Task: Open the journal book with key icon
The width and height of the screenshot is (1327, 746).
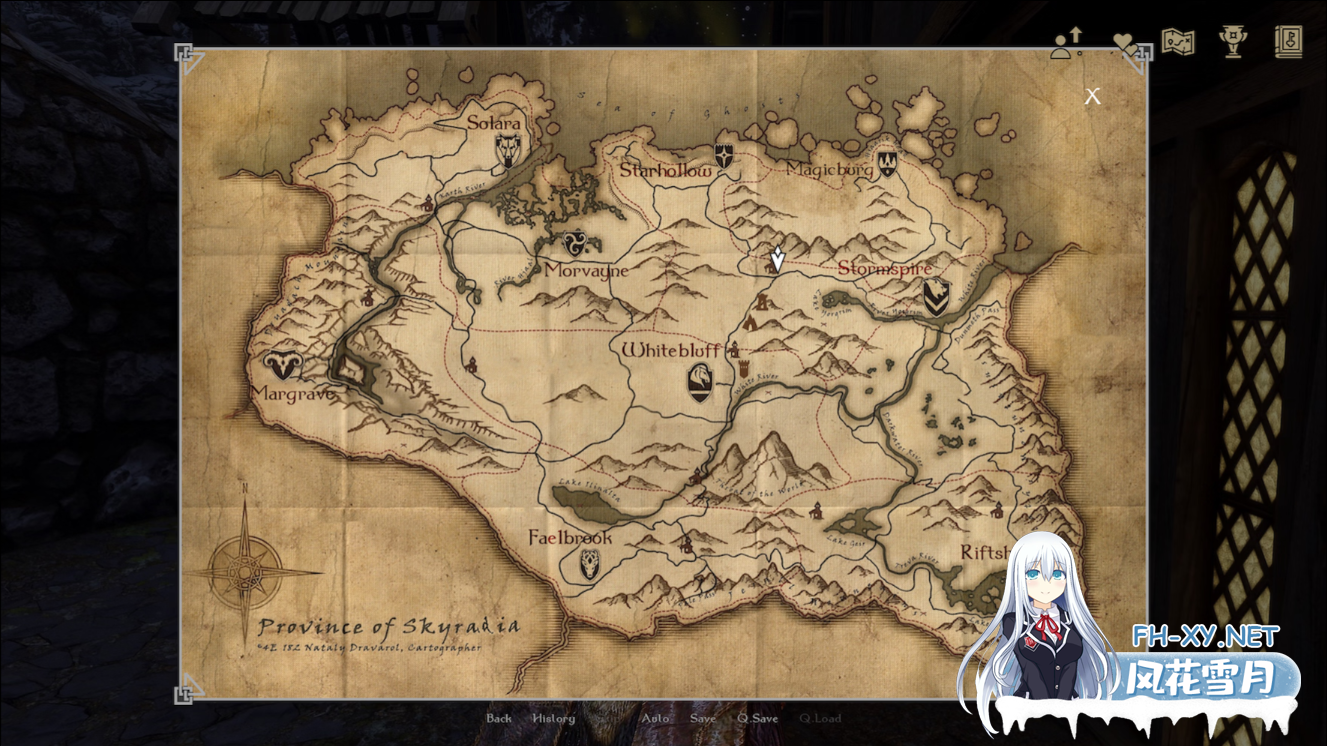Action: 1288,42
